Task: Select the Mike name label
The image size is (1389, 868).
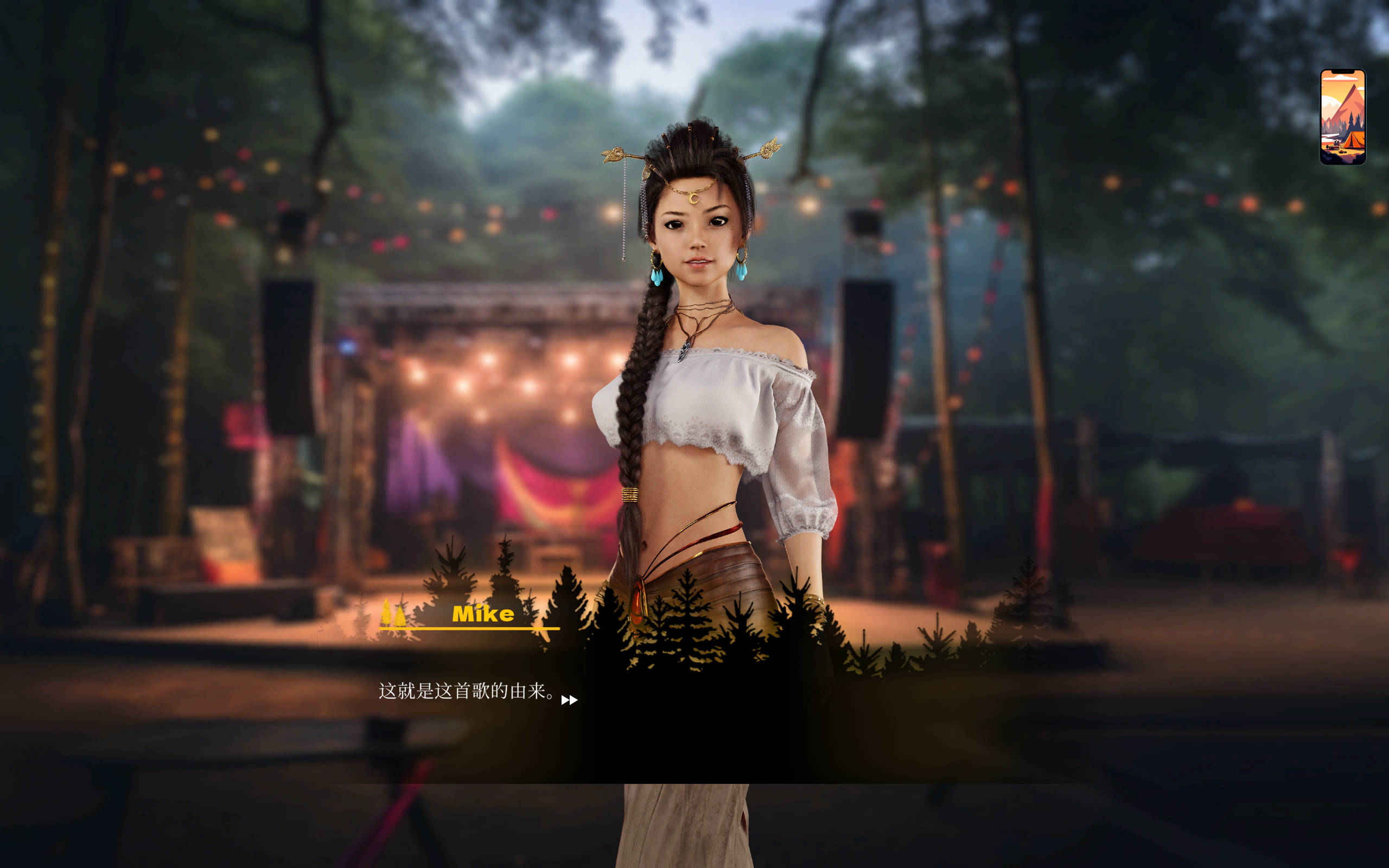Action: pos(482,613)
